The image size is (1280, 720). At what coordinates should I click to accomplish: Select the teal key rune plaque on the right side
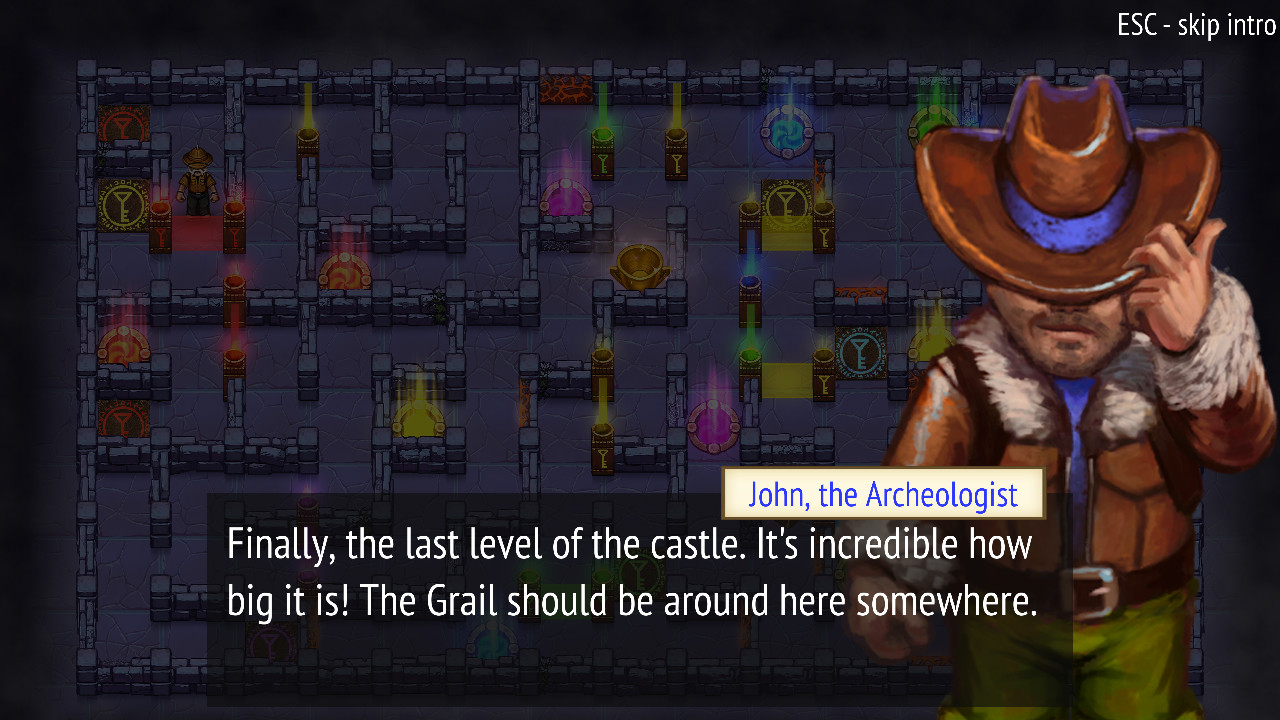pos(862,352)
